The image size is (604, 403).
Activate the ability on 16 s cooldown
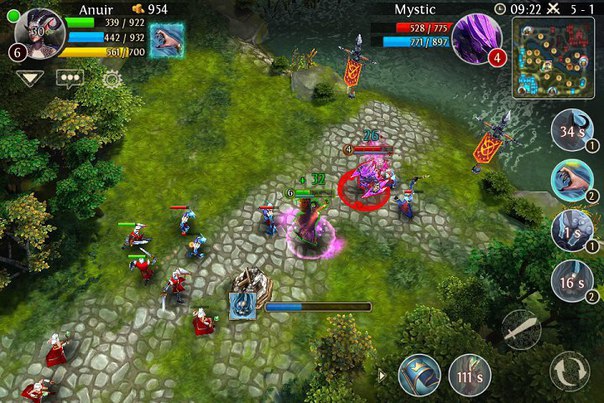[x=573, y=281]
